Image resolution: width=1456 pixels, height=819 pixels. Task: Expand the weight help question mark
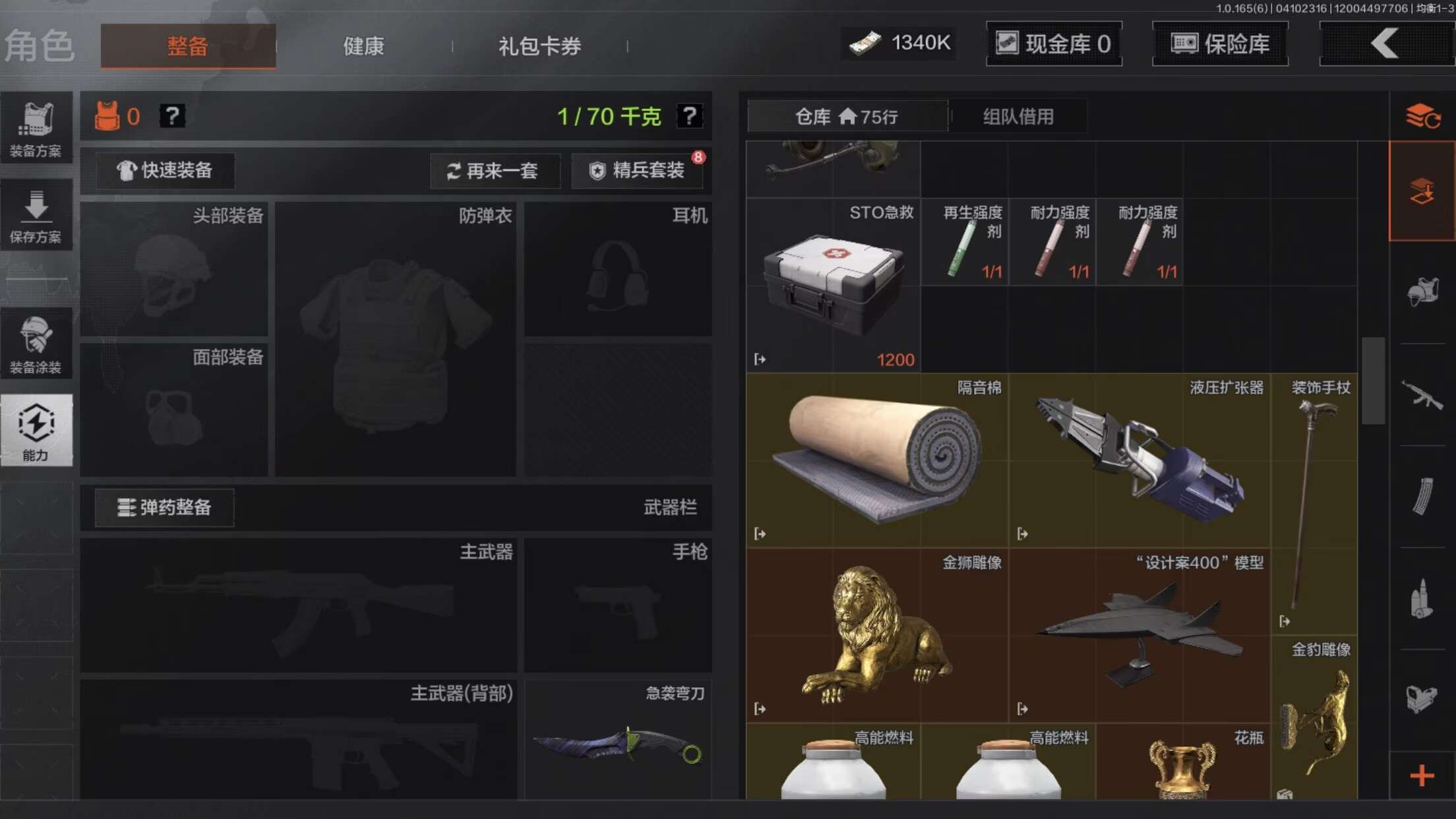coord(690,116)
